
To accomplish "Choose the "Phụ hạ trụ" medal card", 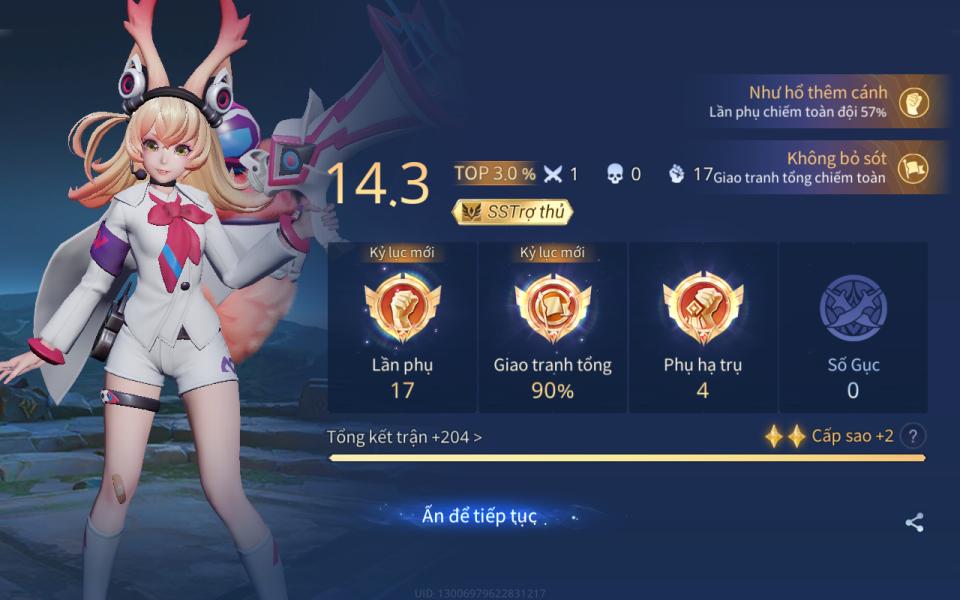I will tap(703, 327).
